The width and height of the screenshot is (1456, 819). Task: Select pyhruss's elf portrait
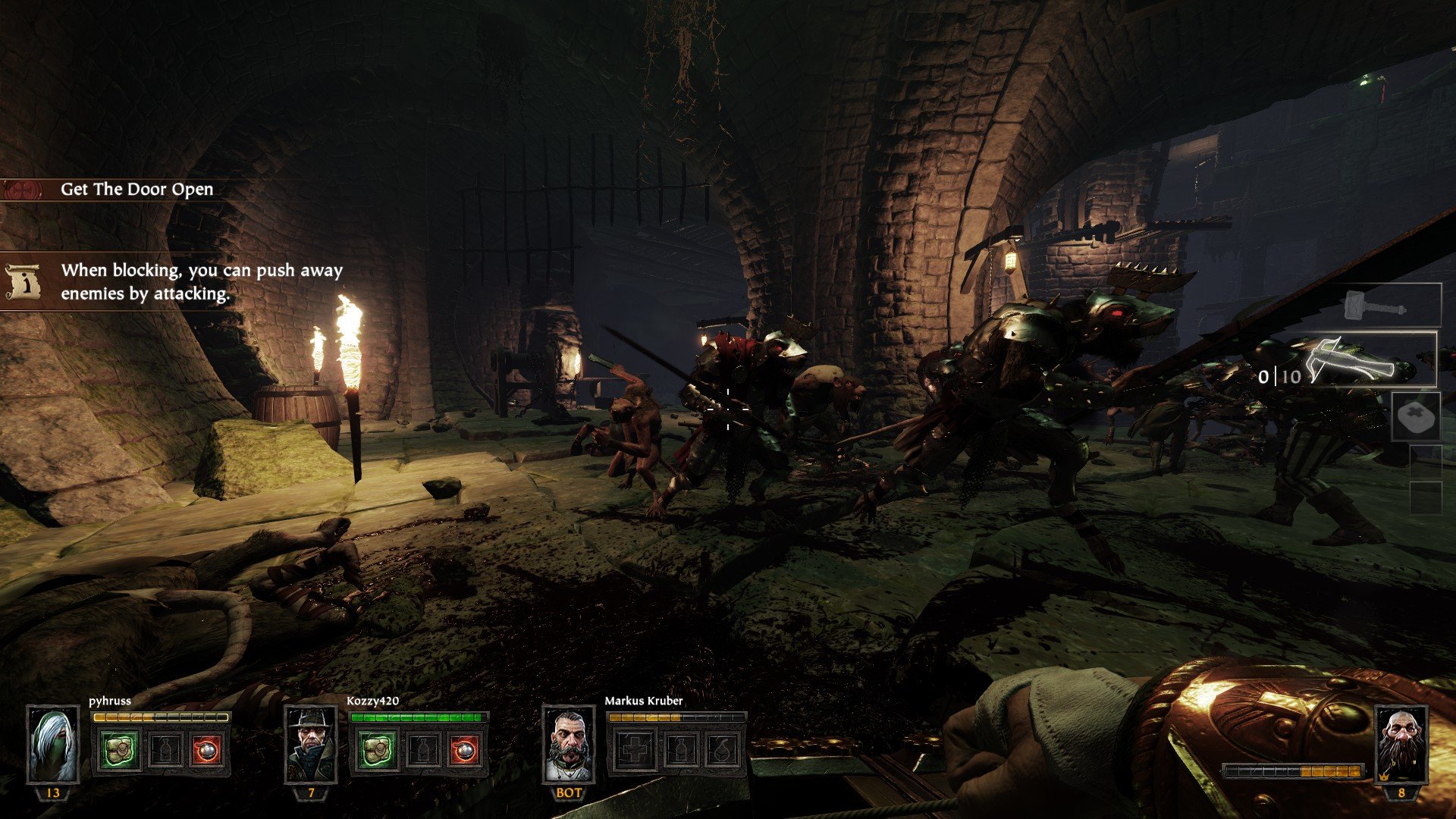pos(53,745)
